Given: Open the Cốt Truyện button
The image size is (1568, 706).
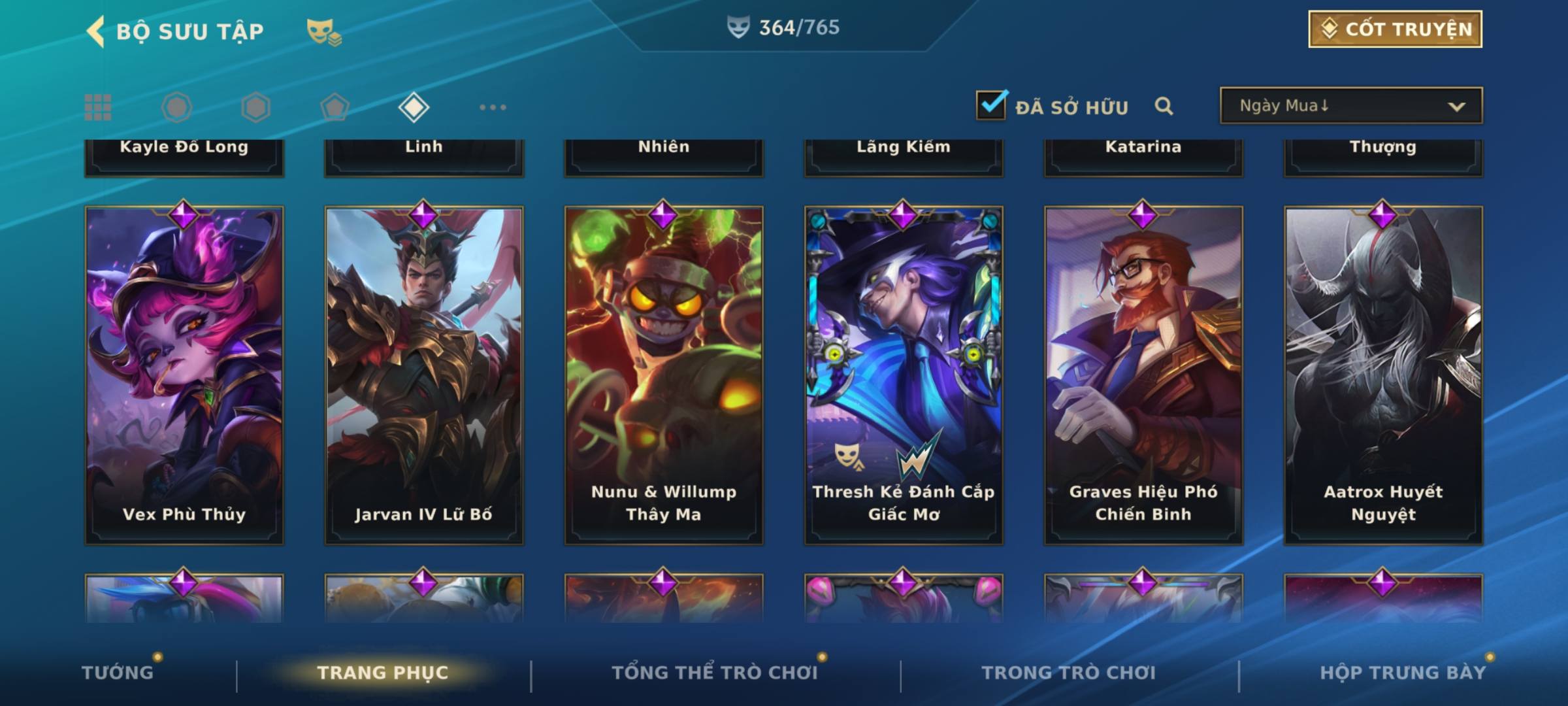Looking at the screenshot, I should click(1395, 29).
